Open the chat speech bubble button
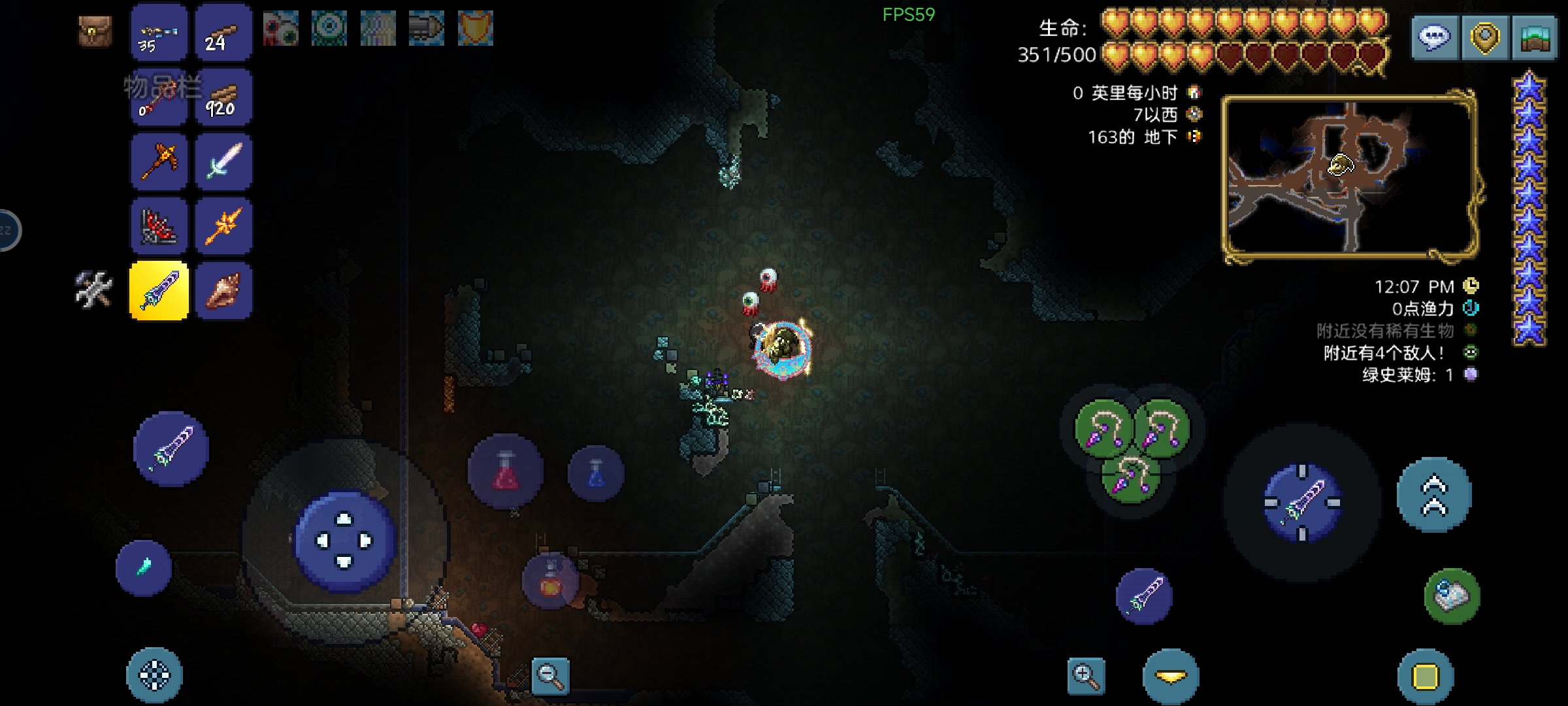Image resolution: width=1568 pixels, height=706 pixels. 1434,38
